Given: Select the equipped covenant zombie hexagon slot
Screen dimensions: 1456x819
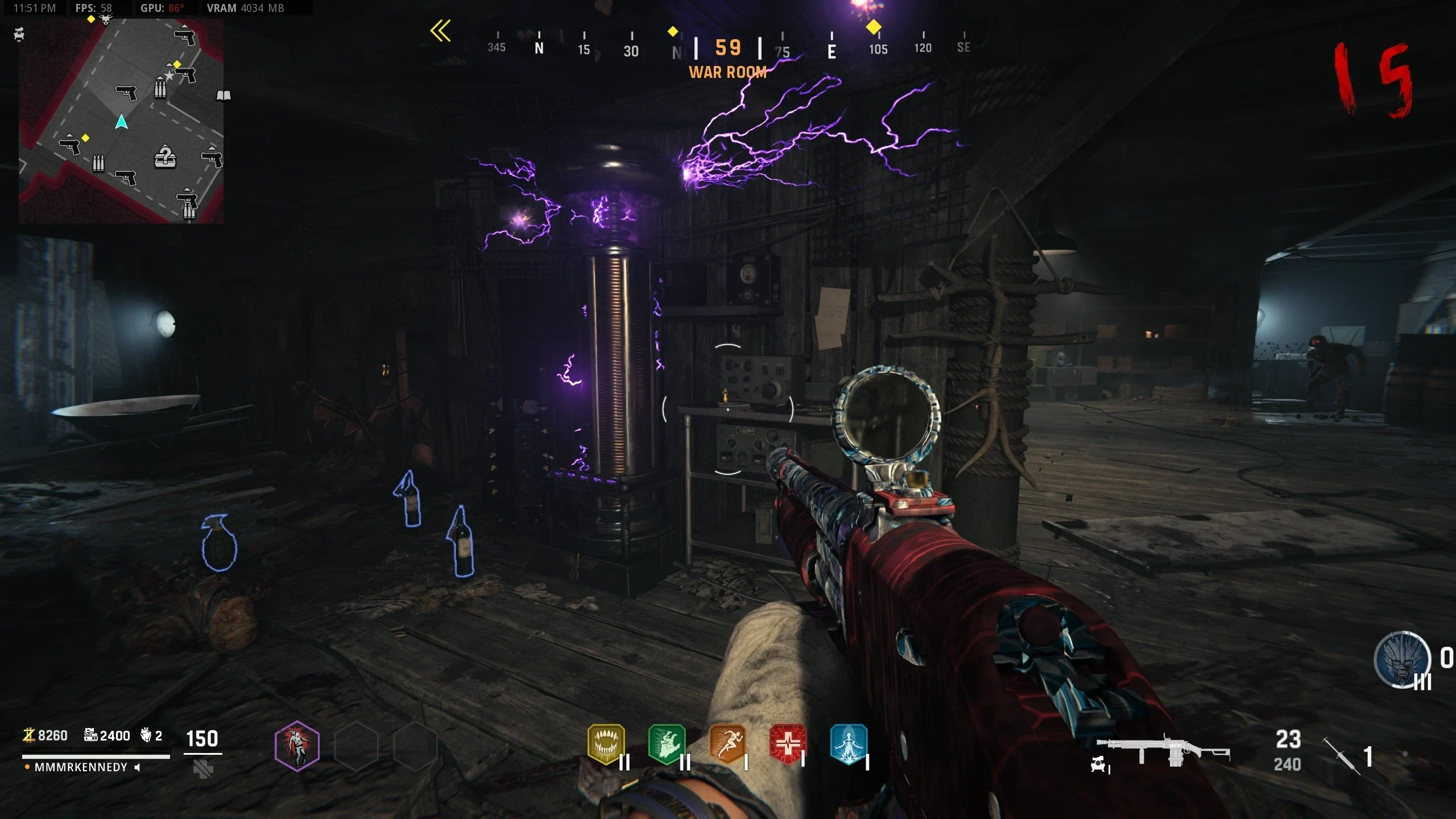Looking at the screenshot, I should [x=297, y=745].
